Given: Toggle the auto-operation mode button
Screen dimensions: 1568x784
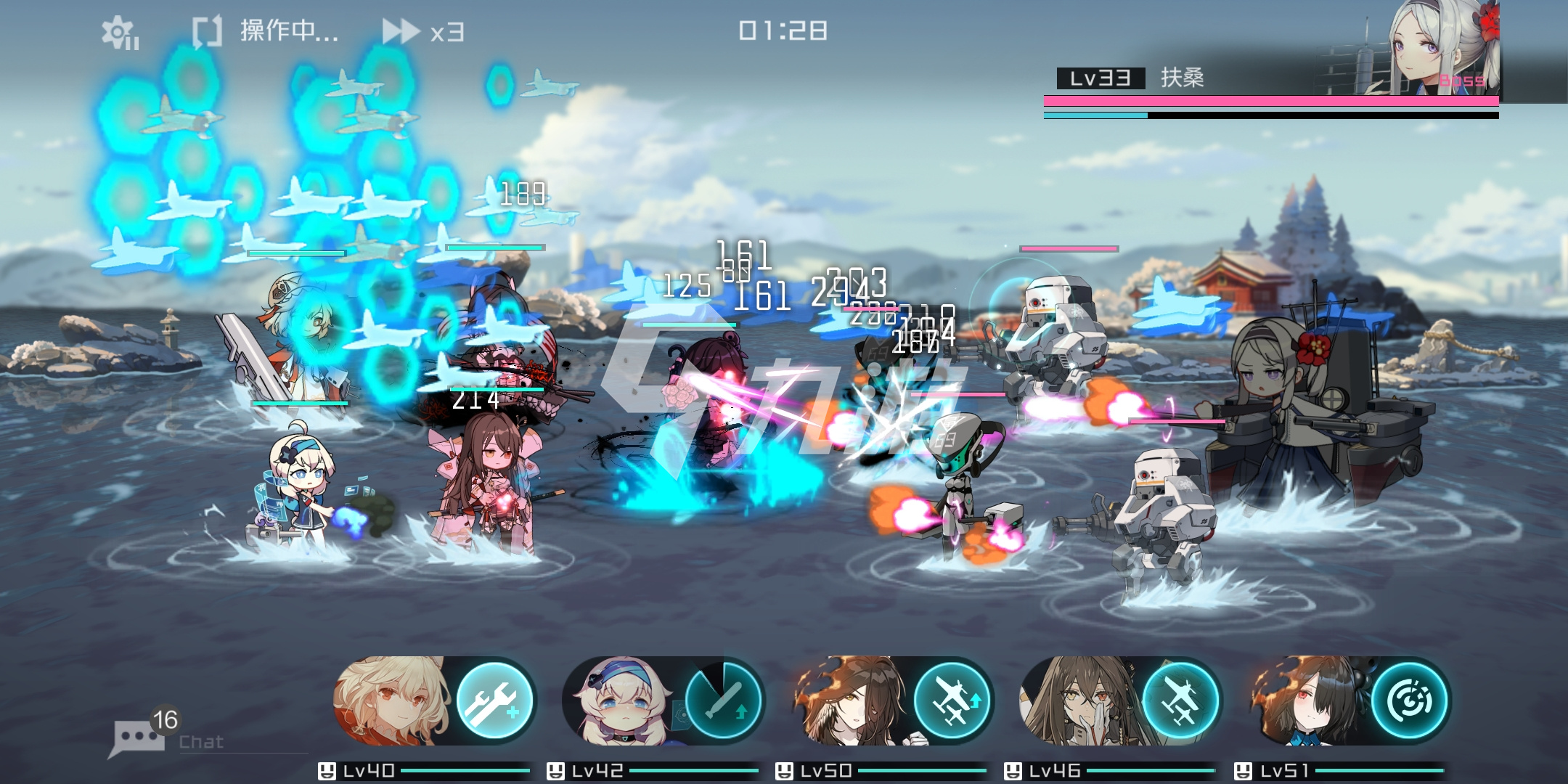Looking at the screenshot, I should click(265, 32).
